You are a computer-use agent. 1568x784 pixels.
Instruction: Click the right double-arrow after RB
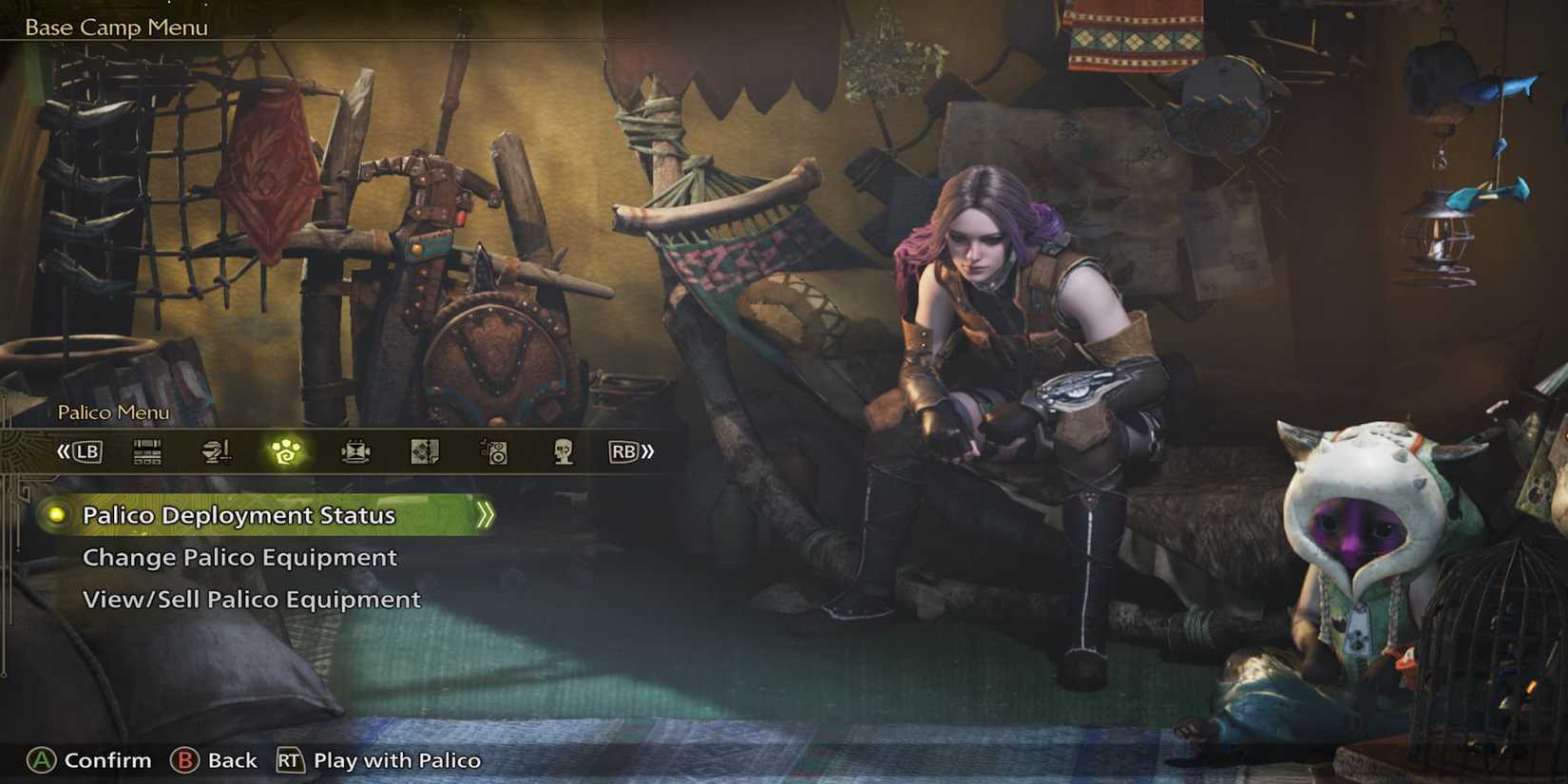(x=647, y=451)
